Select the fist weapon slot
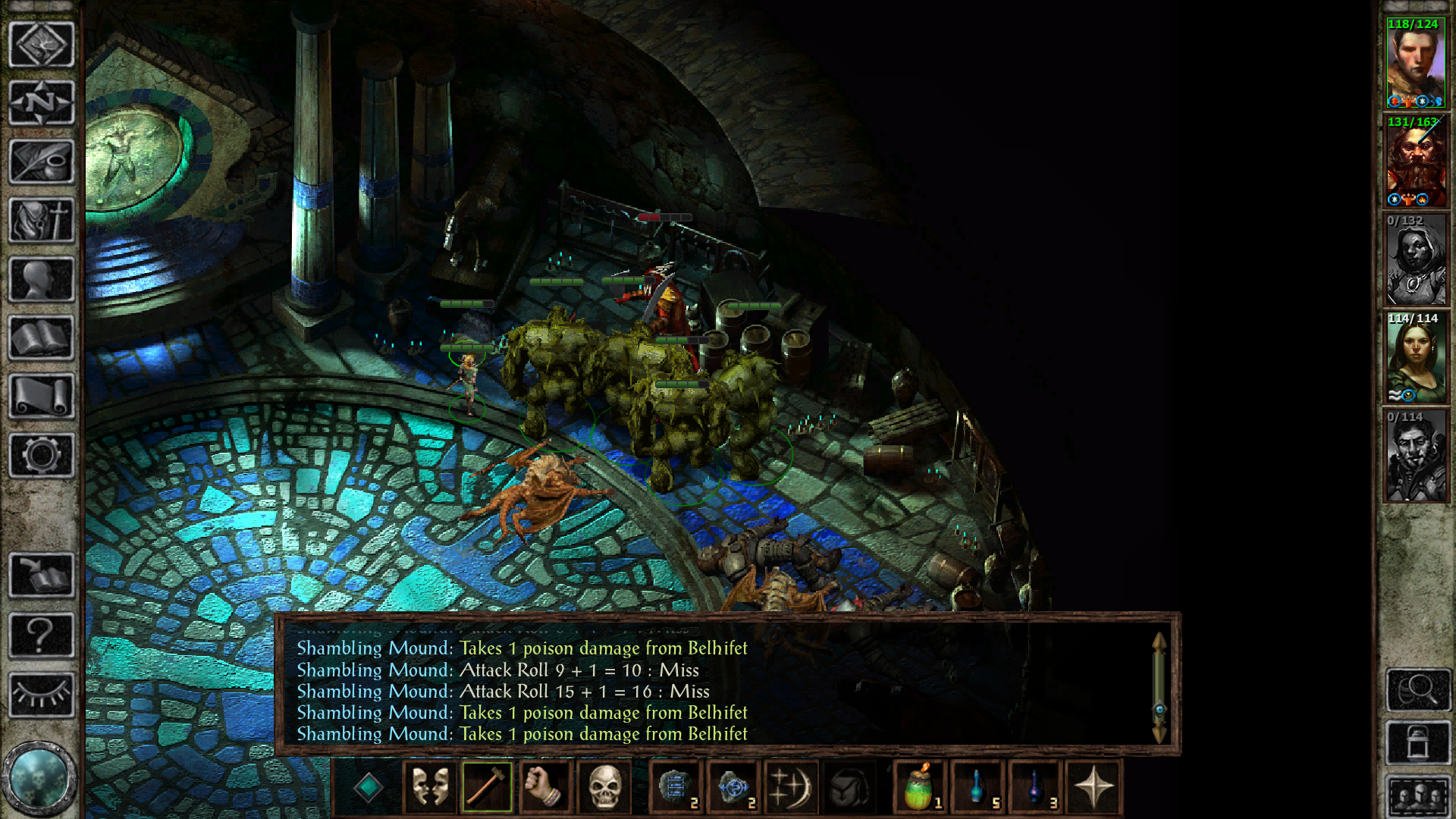The image size is (1456, 819). (545, 787)
